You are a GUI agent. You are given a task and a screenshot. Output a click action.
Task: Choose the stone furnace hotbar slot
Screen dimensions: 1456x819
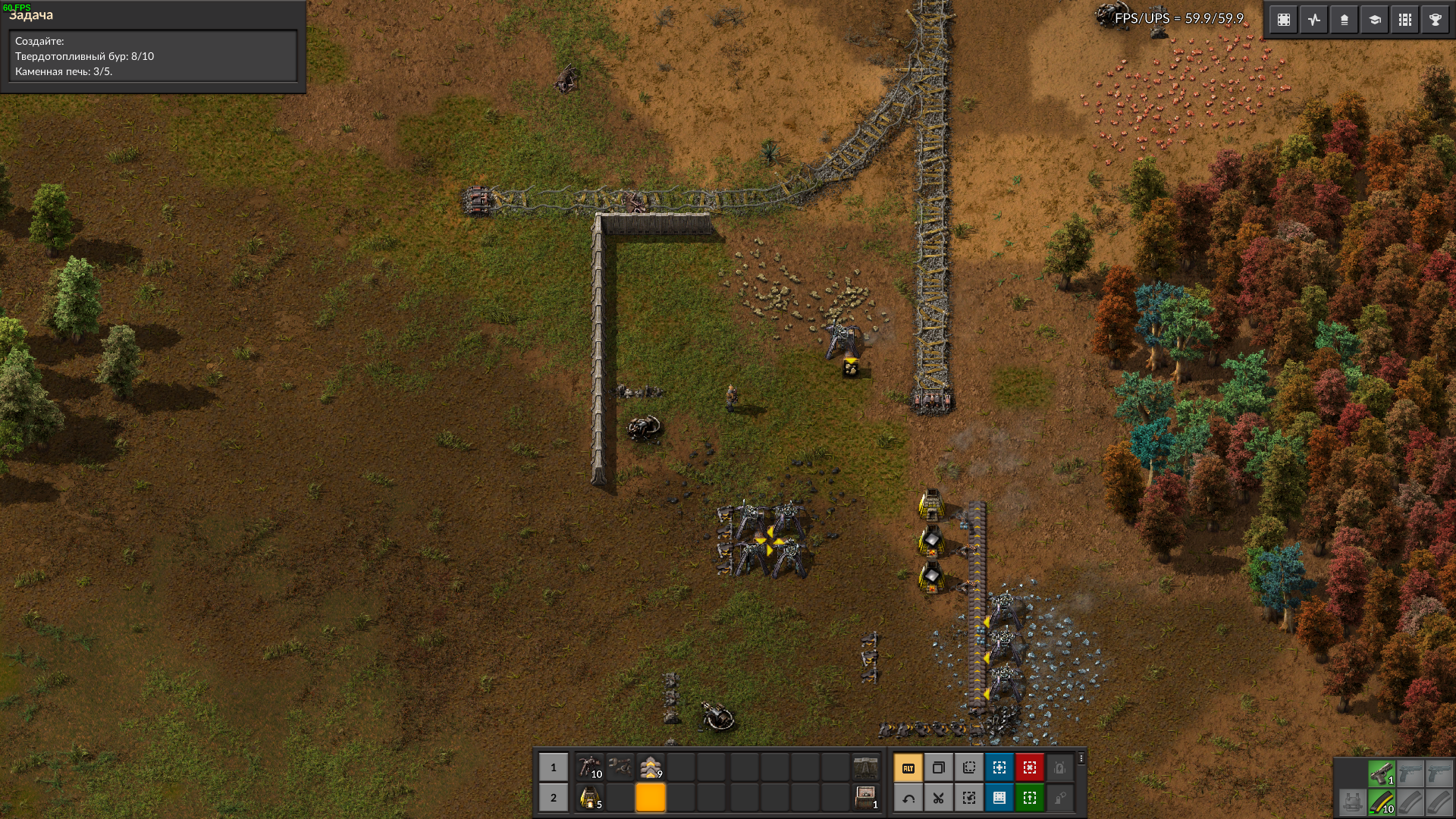coord(589,798)
